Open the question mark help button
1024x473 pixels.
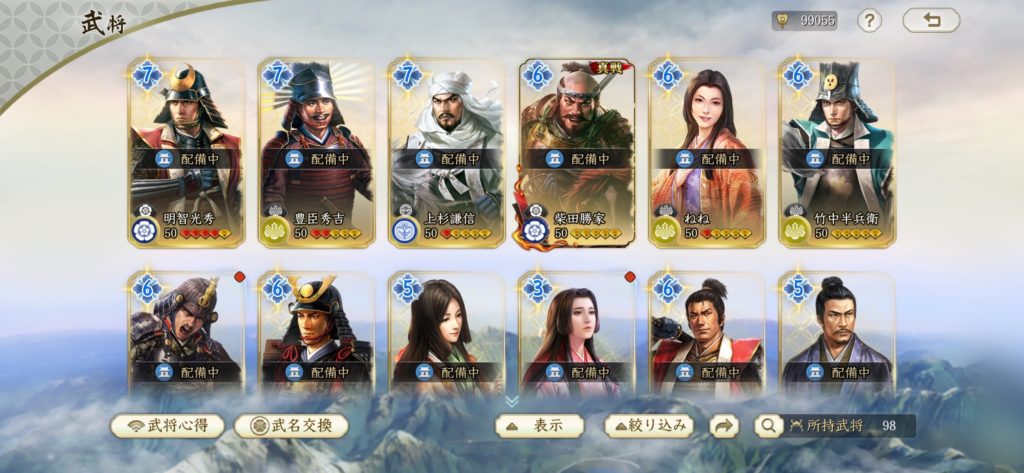pyautogui.click(x=869, y=20)
